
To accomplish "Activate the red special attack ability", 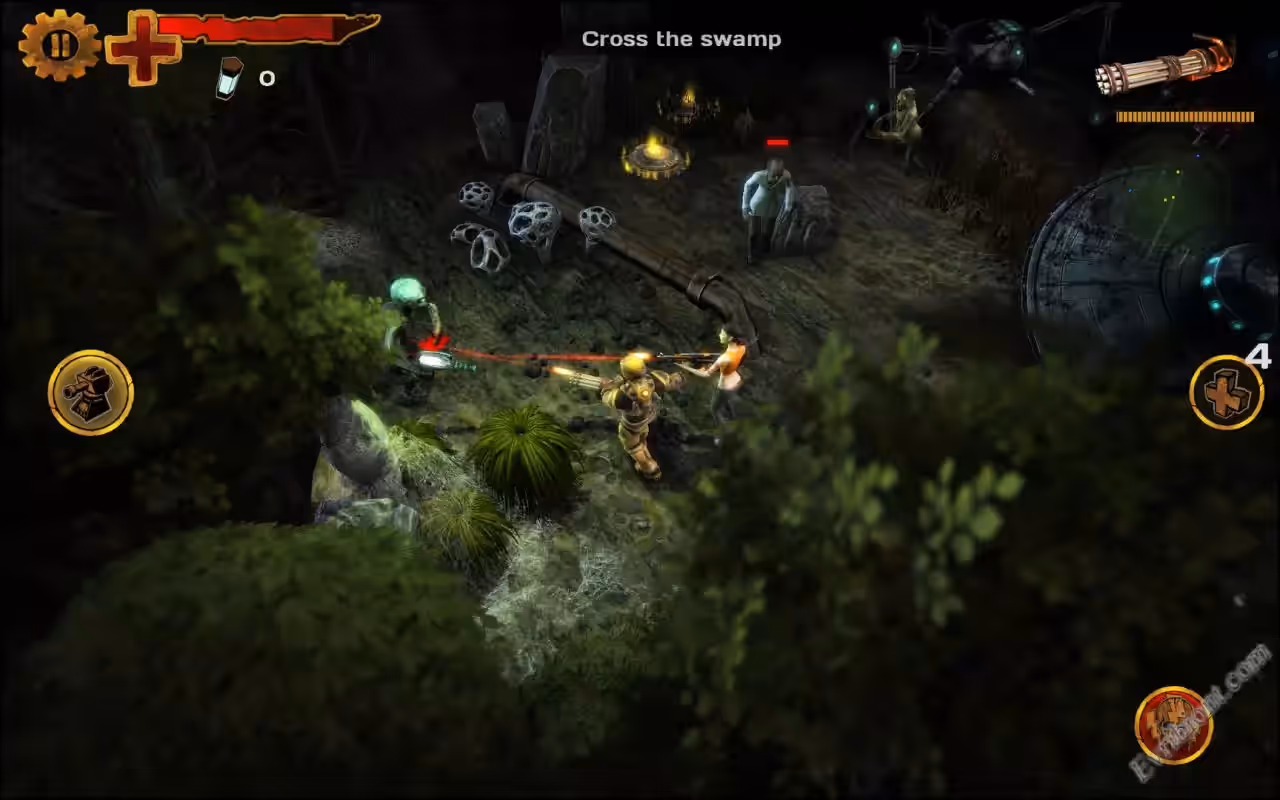I will [x=1173, y=725].
